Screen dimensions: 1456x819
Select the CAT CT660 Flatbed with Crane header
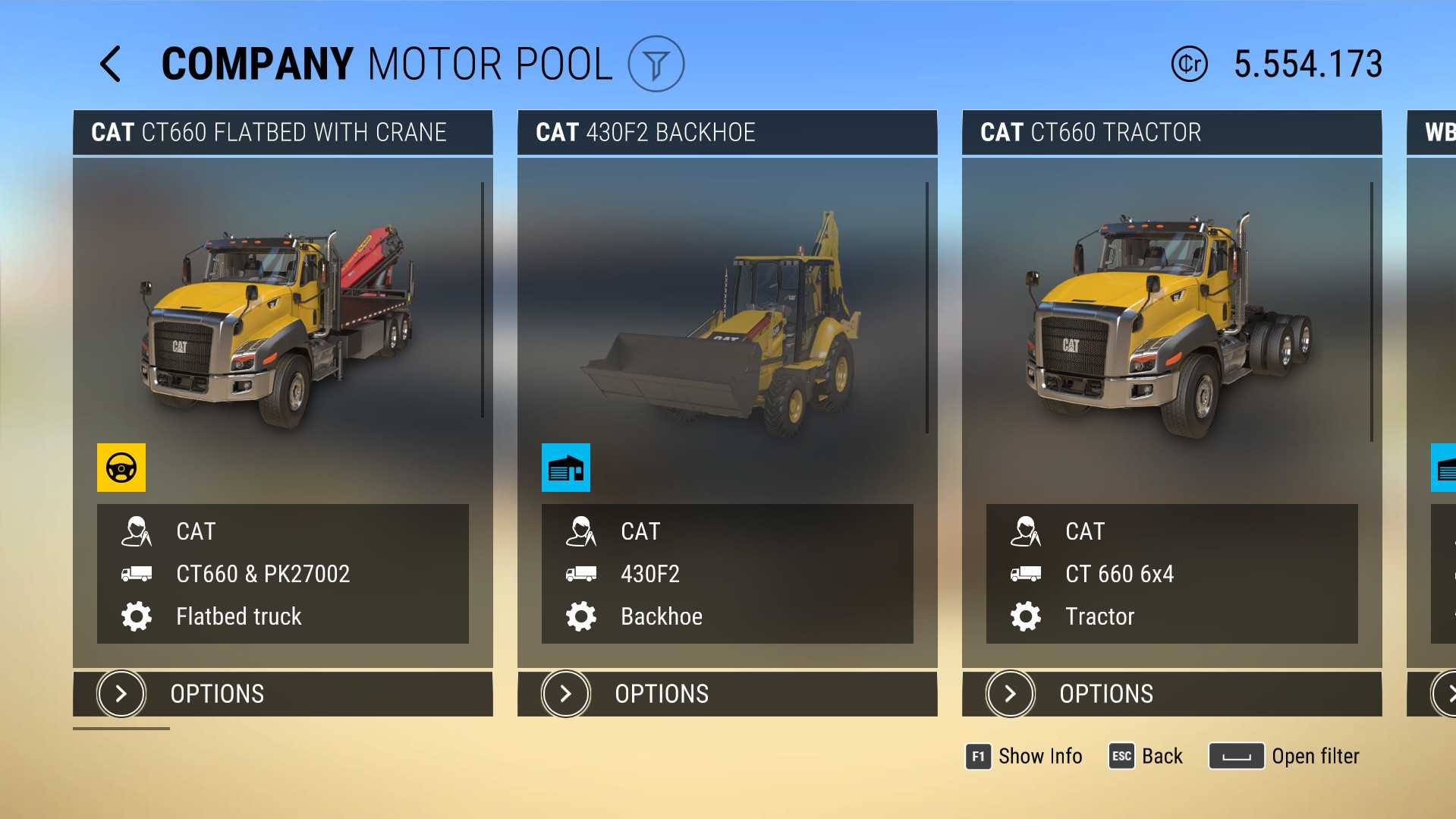(x=282, y=132)
